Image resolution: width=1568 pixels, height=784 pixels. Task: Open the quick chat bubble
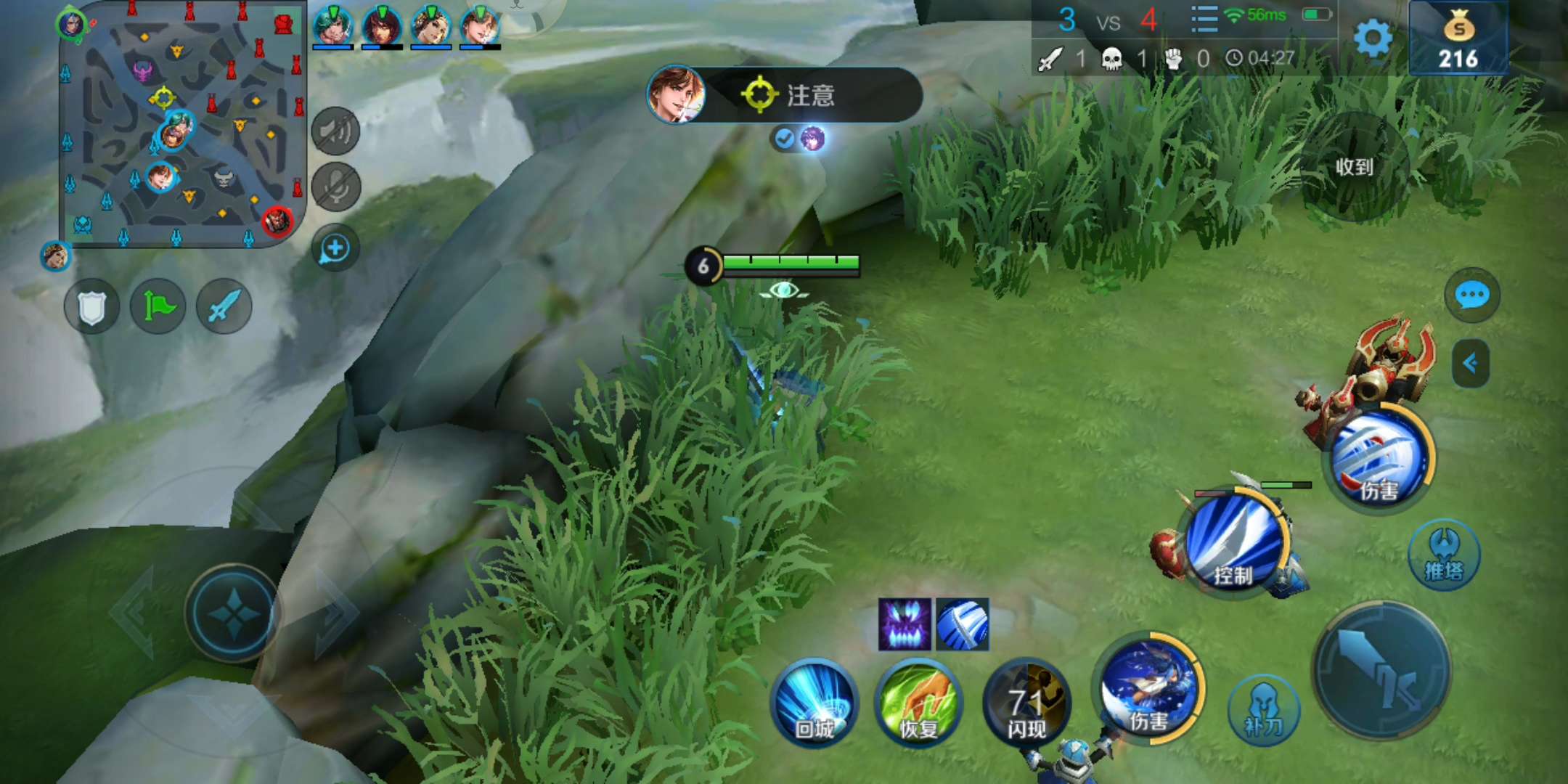(1472, 295)
